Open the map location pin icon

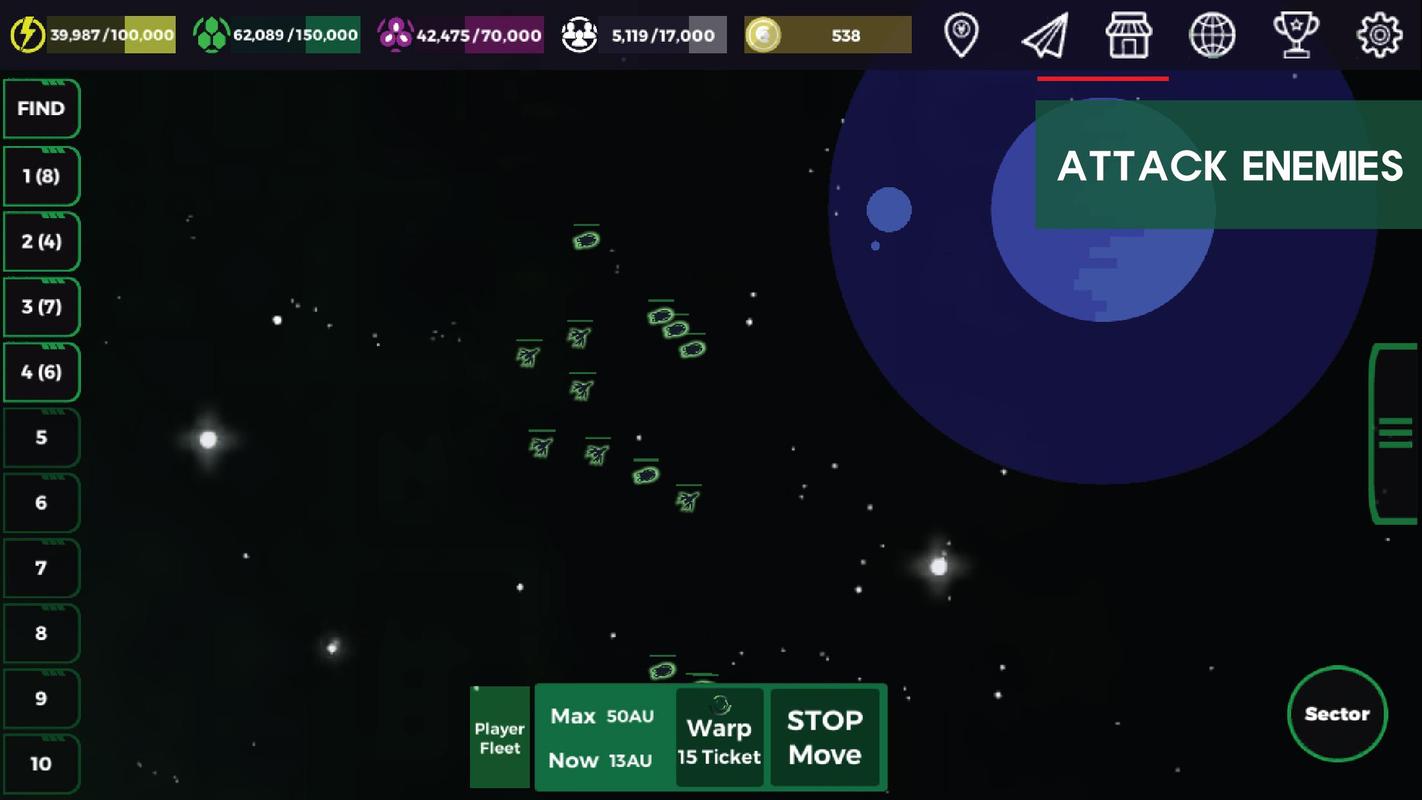click(x=961, y=35)
